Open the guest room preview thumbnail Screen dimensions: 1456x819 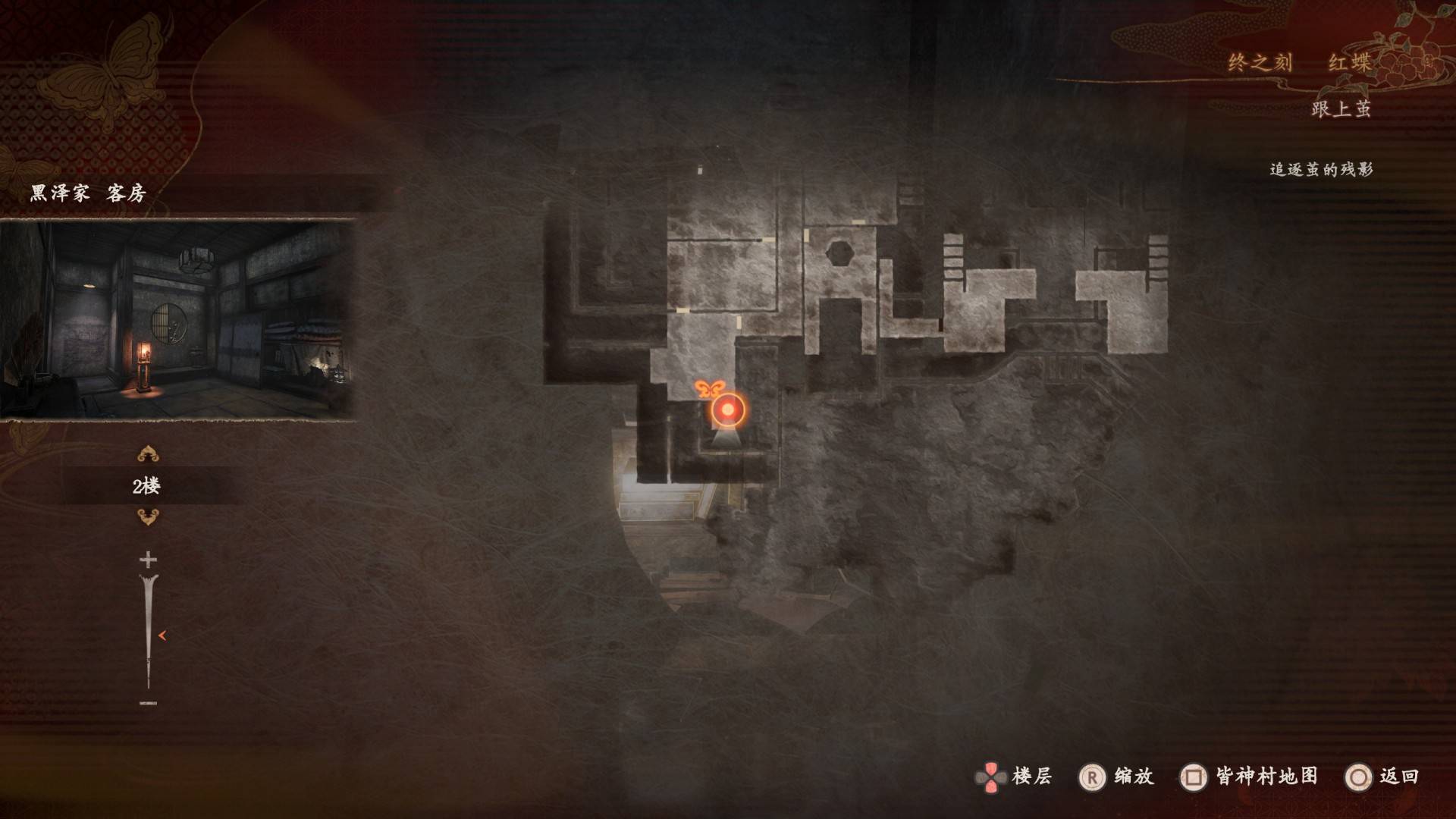click(x=177, y=319)
